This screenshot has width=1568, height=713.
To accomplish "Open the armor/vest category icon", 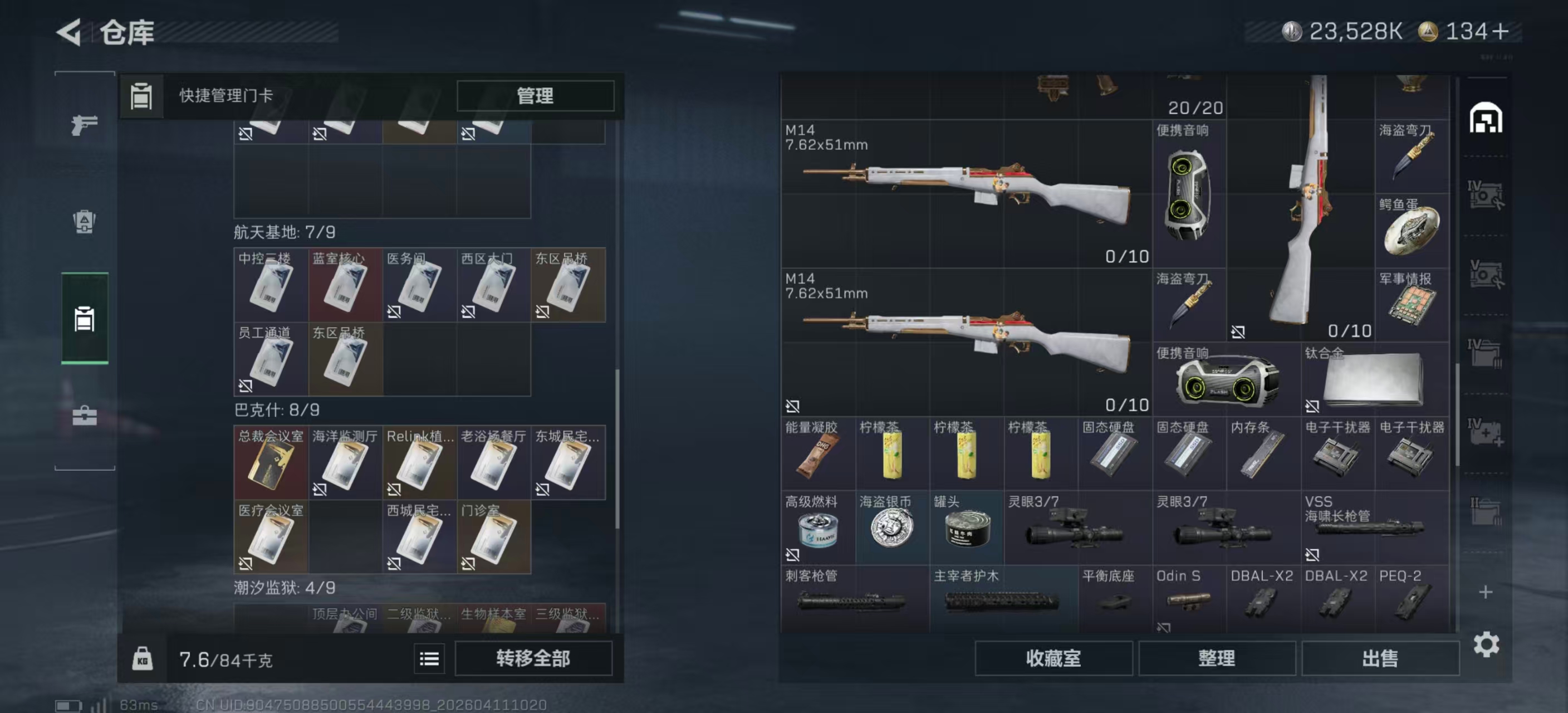I will coord(84,223).
